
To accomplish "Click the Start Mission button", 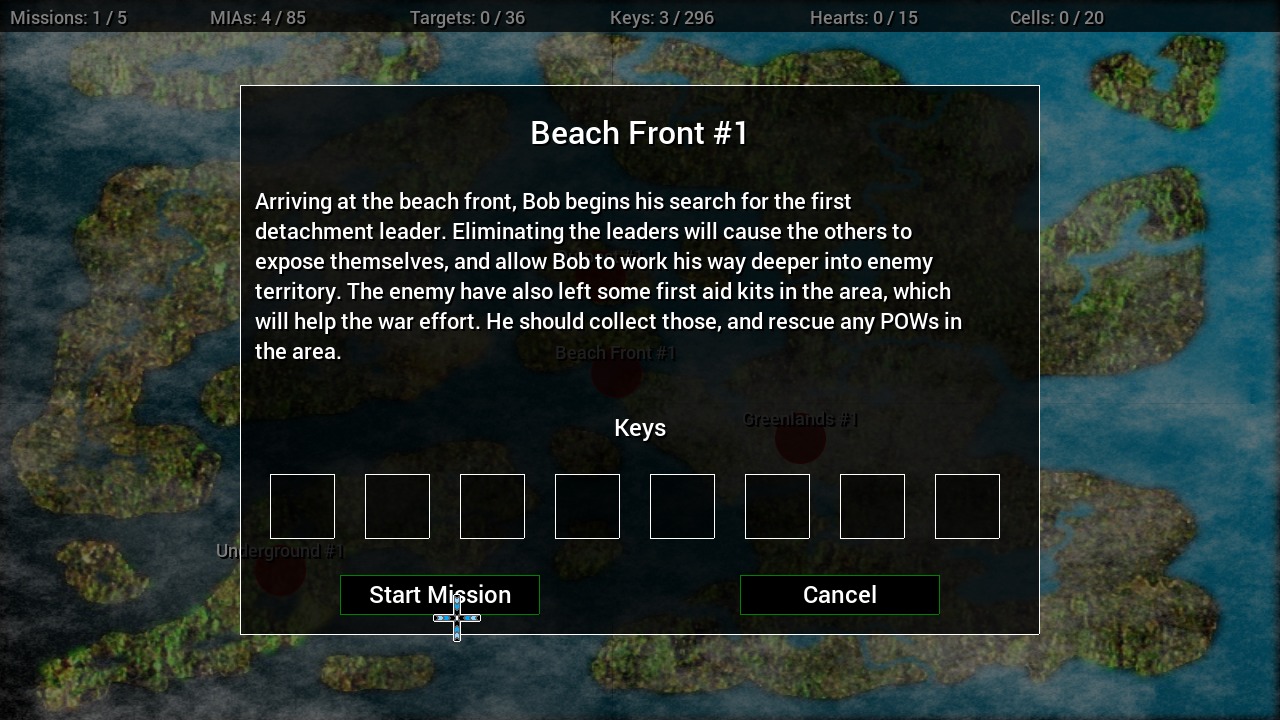I will click(440, 595).
